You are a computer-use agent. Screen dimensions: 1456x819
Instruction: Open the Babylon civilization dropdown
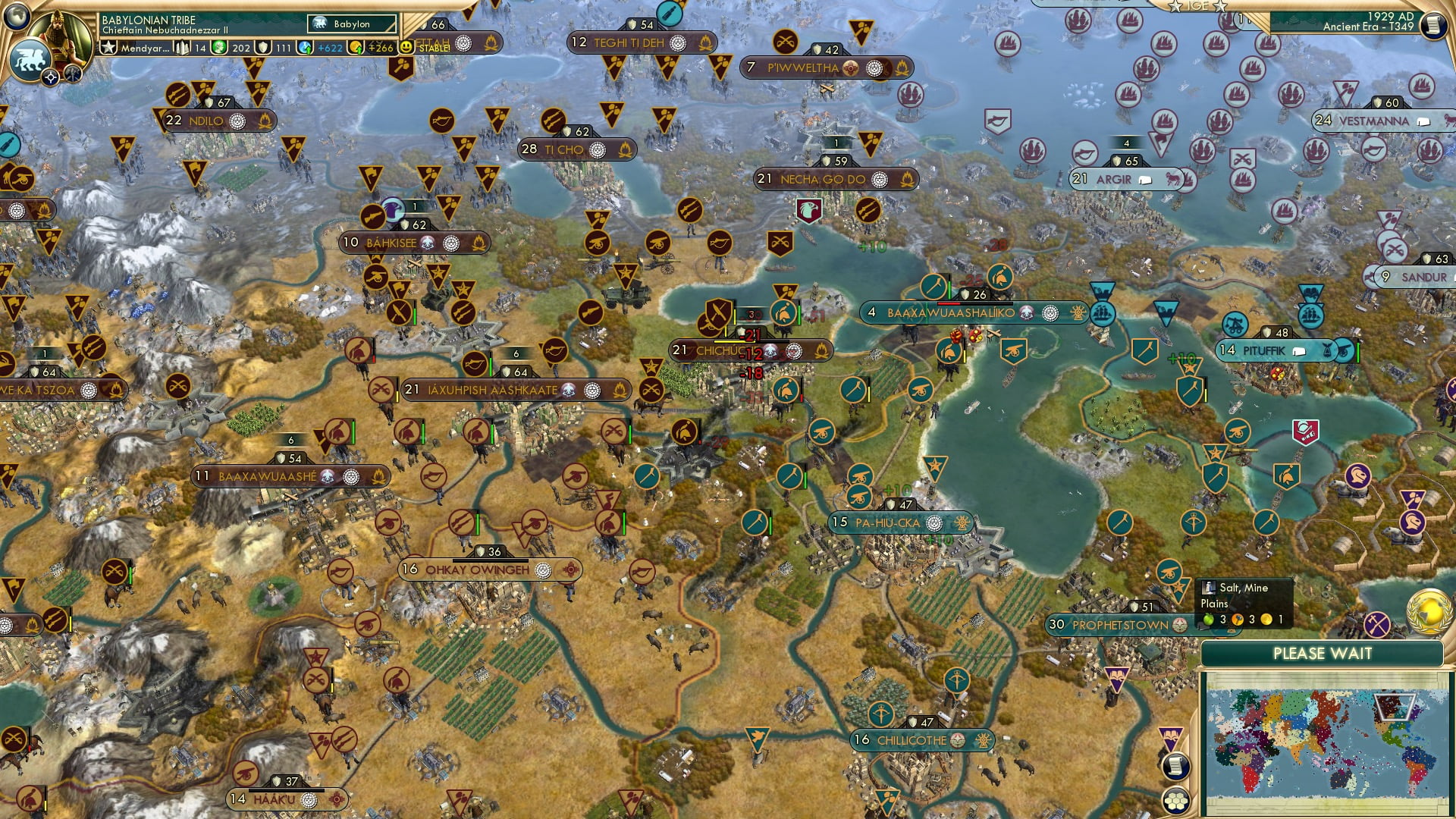pyautogui.click(x=352, y=24)
